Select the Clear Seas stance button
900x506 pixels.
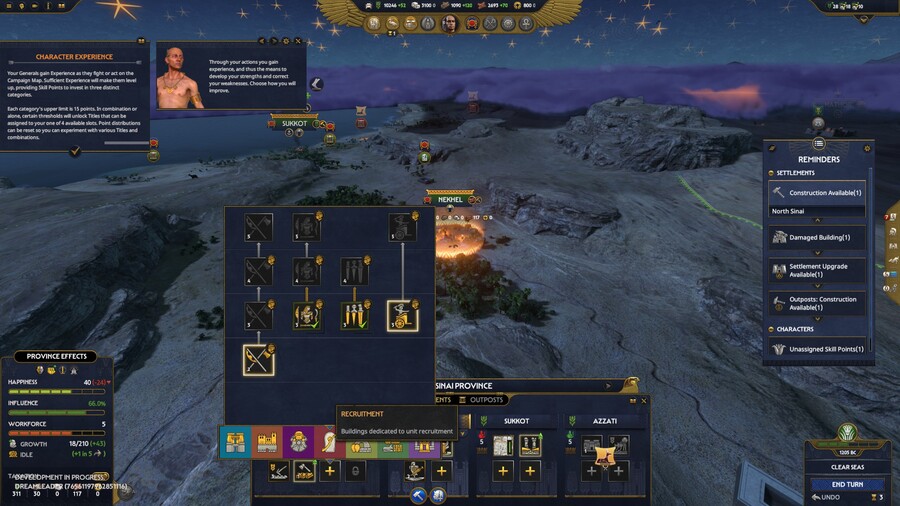coord(846,467)
